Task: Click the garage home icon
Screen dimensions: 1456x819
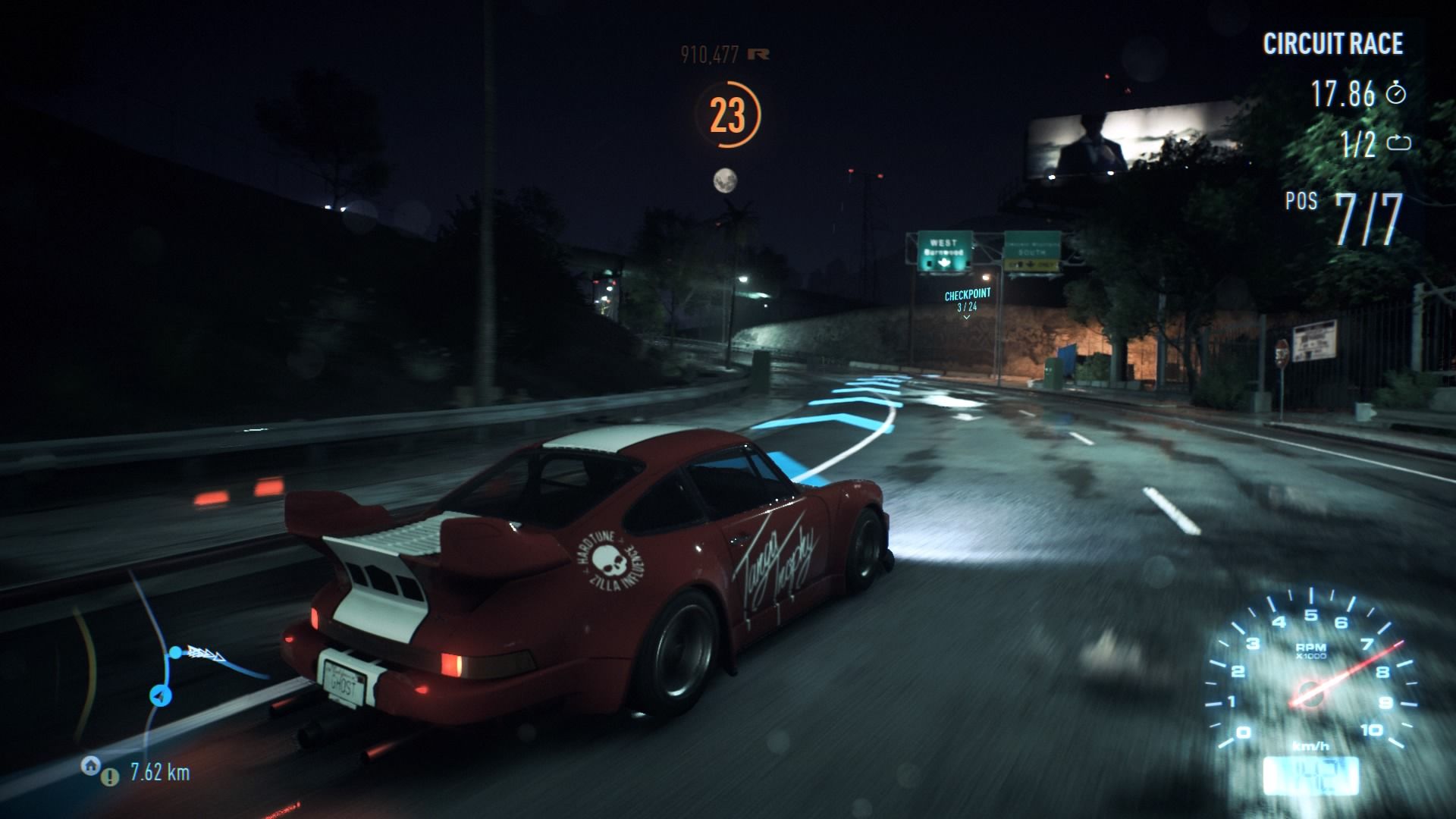Action: (x=89, y=765)
